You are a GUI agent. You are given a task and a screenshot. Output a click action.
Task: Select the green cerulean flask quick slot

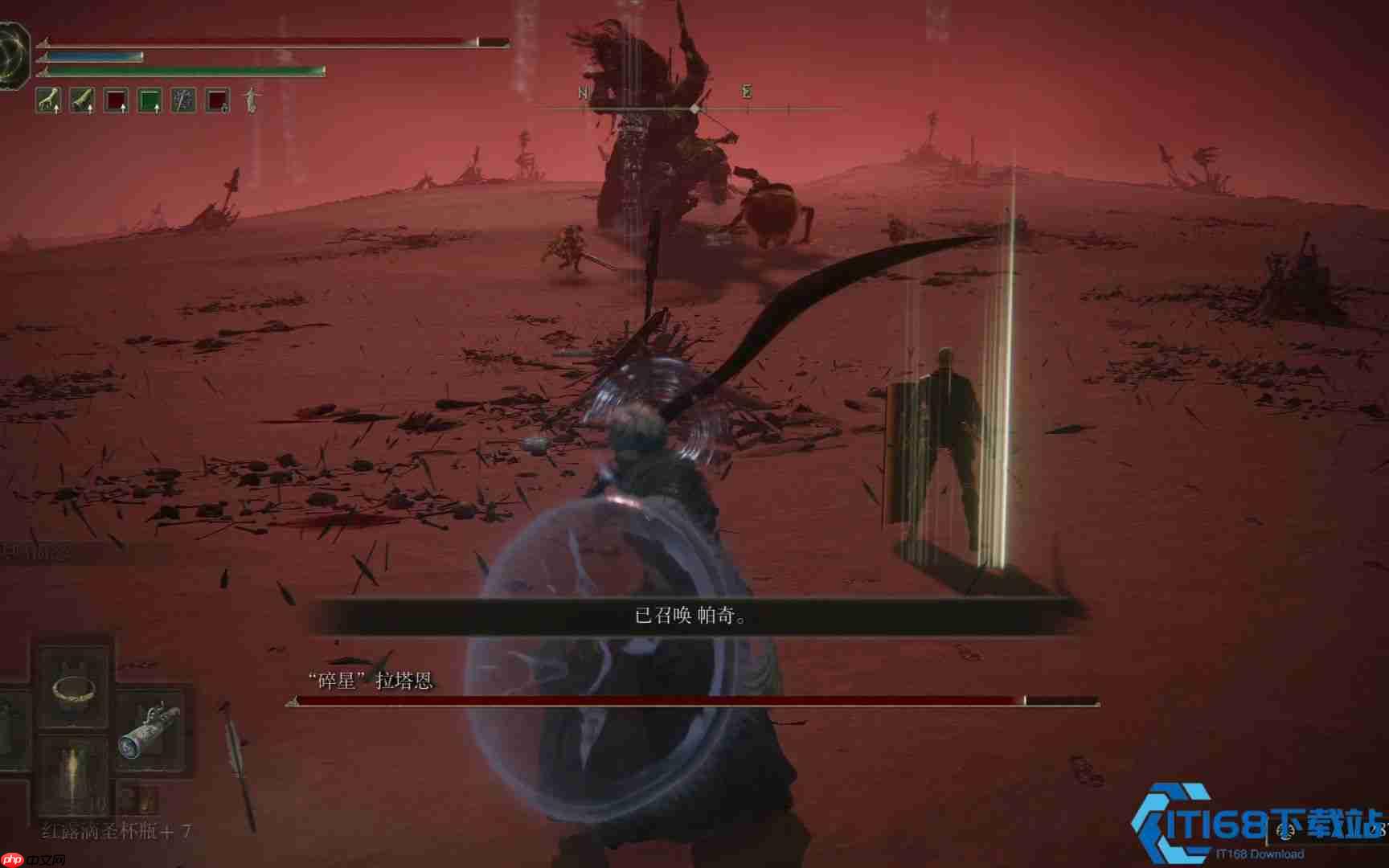point(150,100)
